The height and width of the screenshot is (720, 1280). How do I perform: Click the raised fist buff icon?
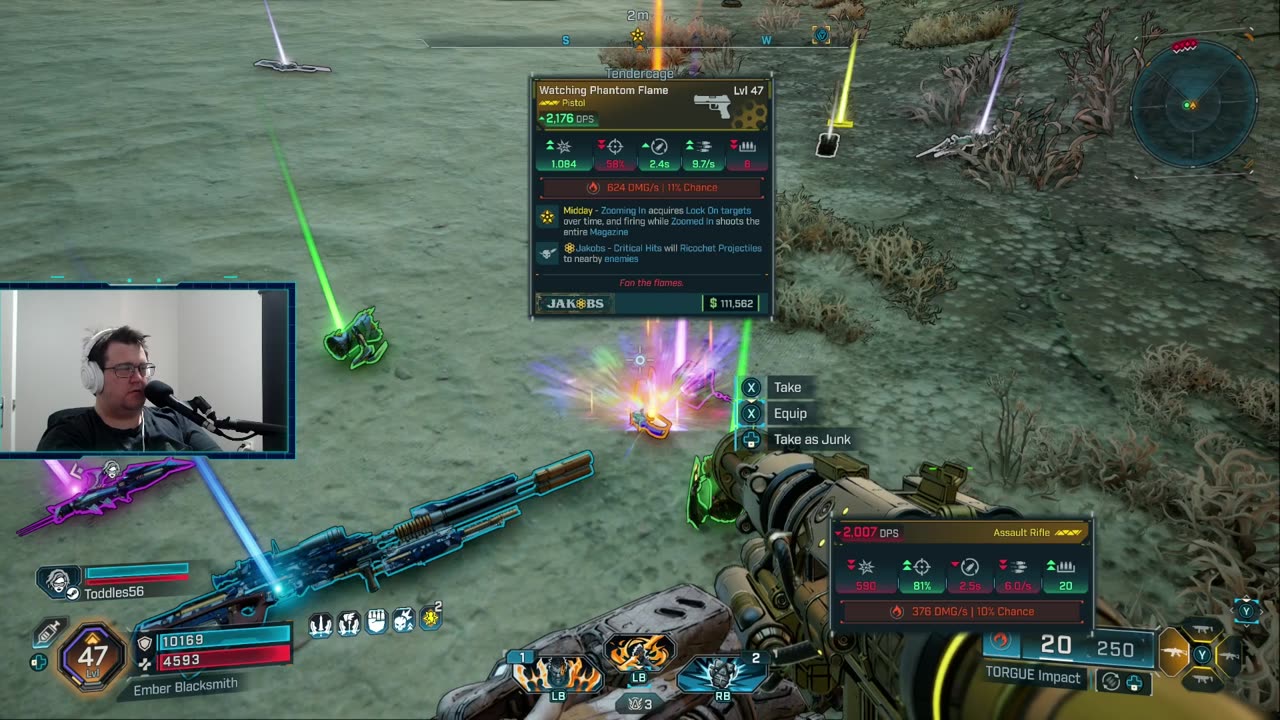pyautogui.click(x=376, y=622)
